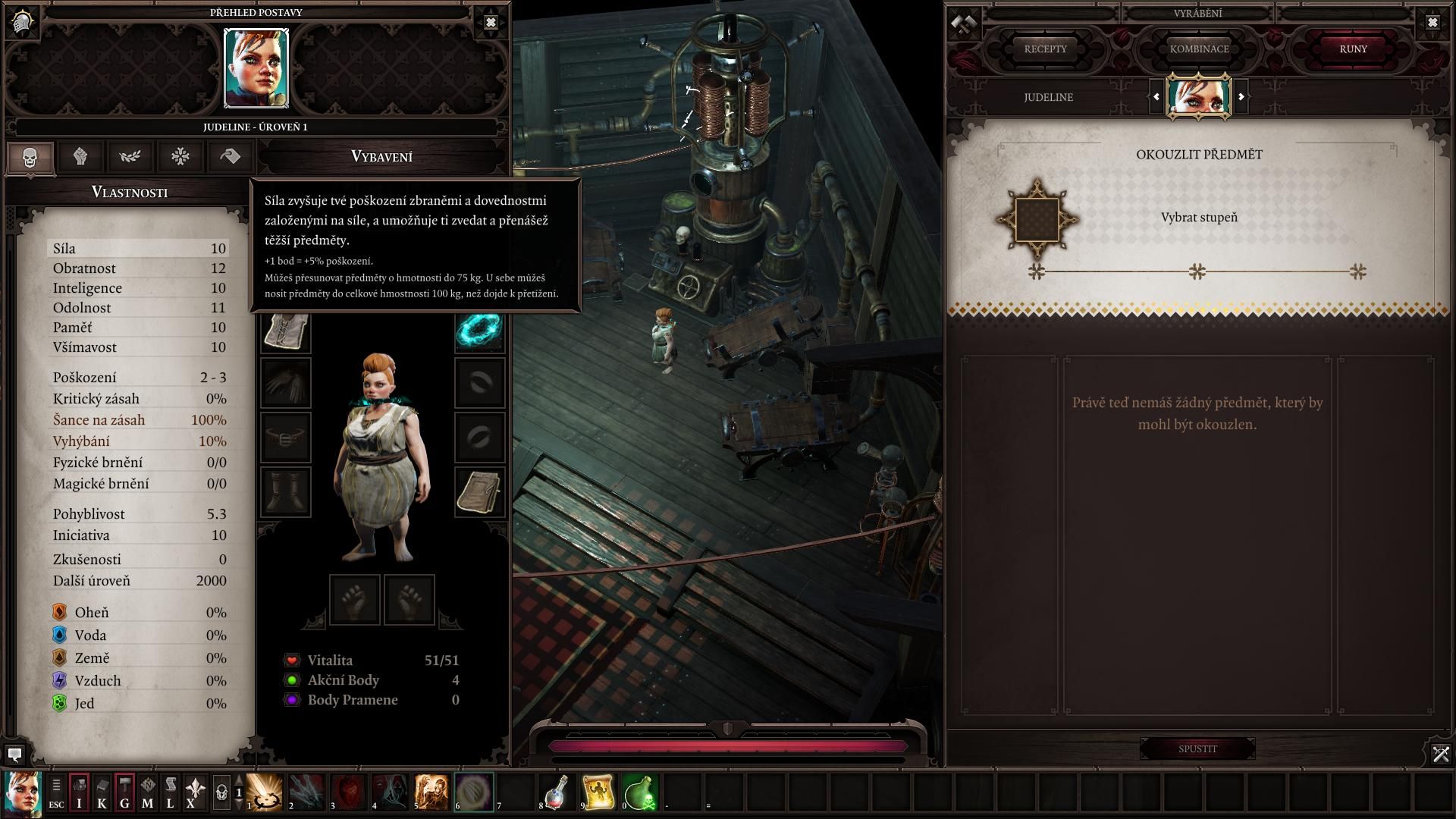Select the price tag tab

(230, 156)
